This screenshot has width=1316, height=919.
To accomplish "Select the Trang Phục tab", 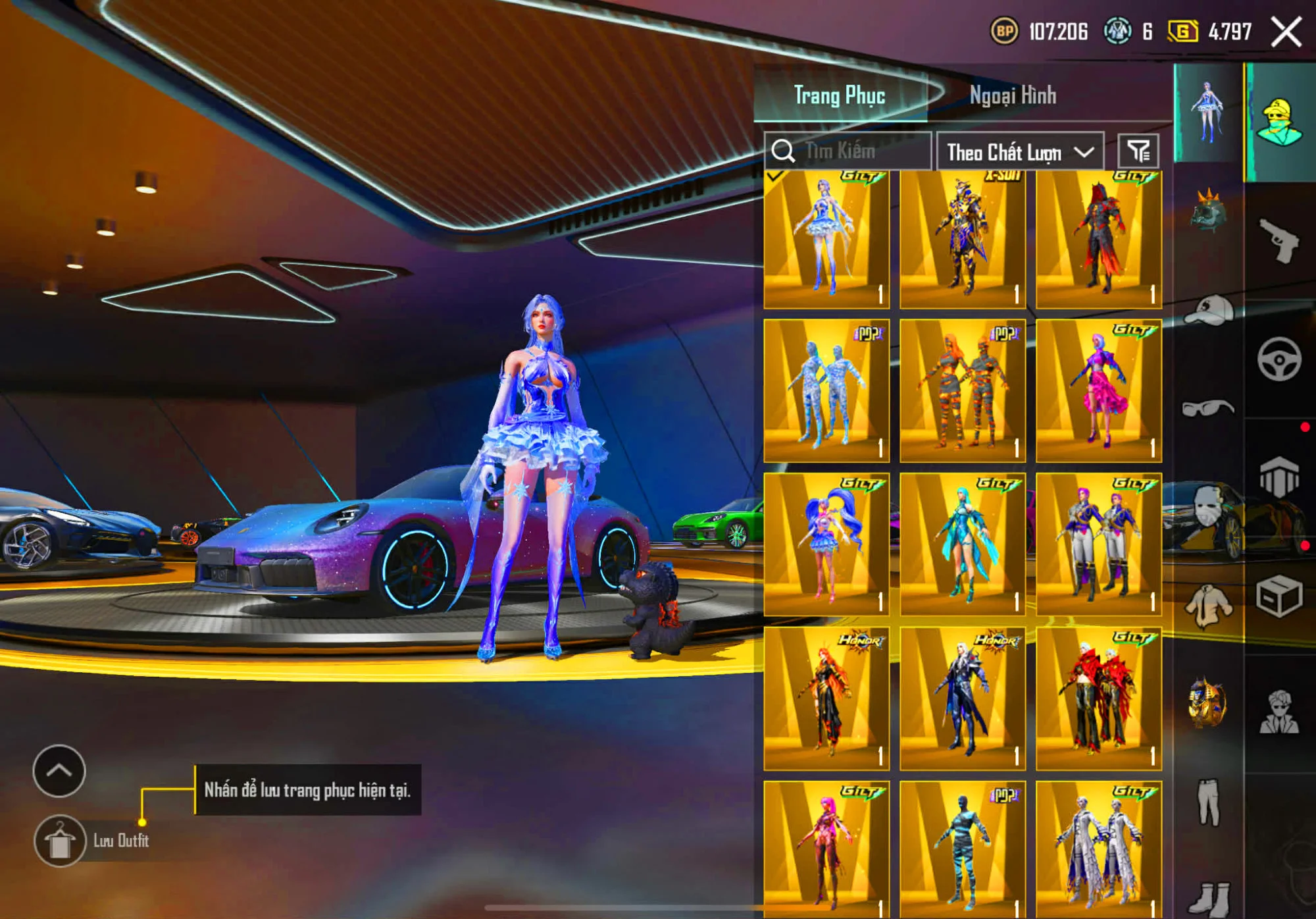I will (x=839, y=96).
